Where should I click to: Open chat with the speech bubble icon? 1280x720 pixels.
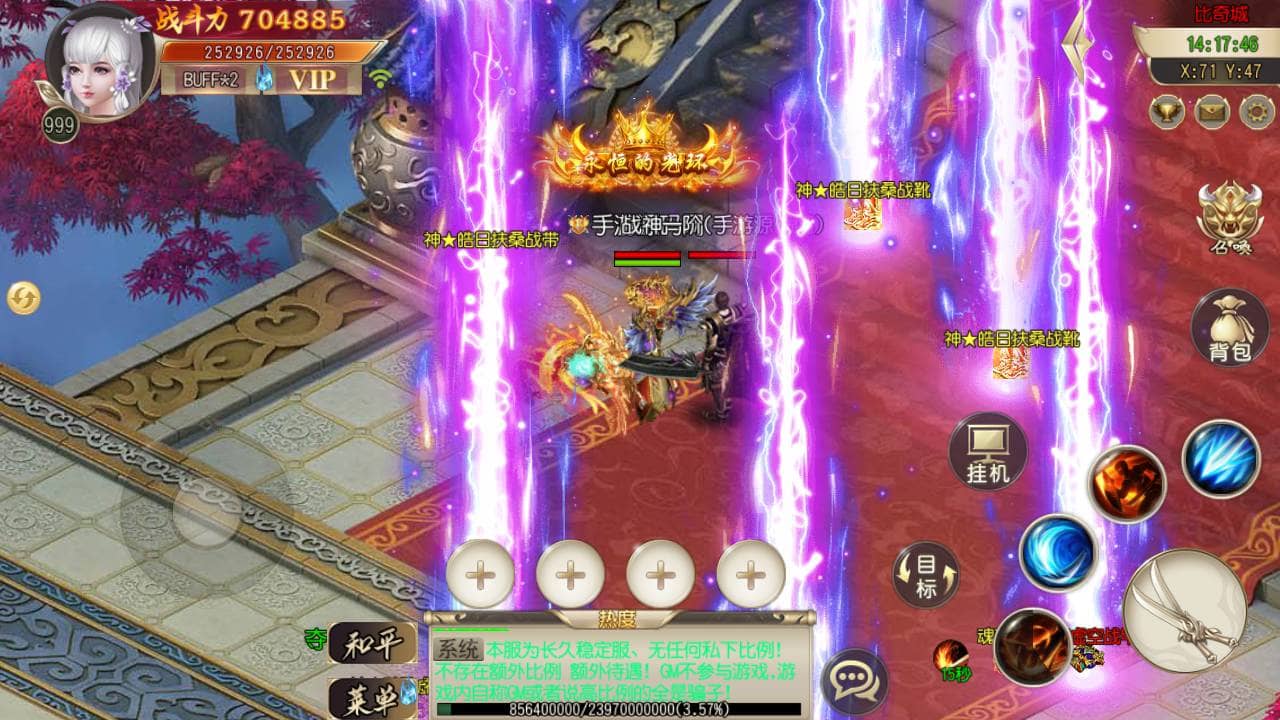tap(853, 683)
